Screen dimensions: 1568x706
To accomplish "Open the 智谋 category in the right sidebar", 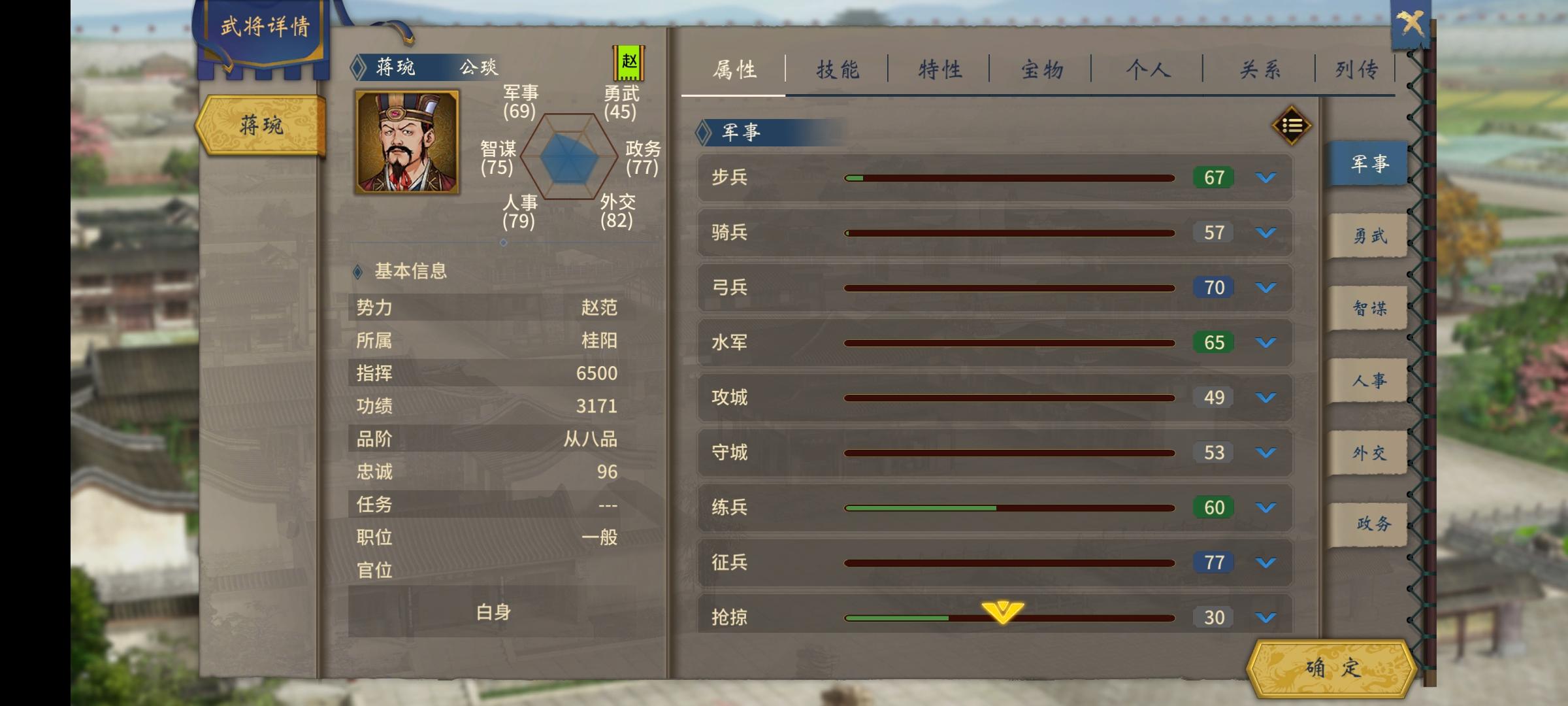I will point(1367,307).
